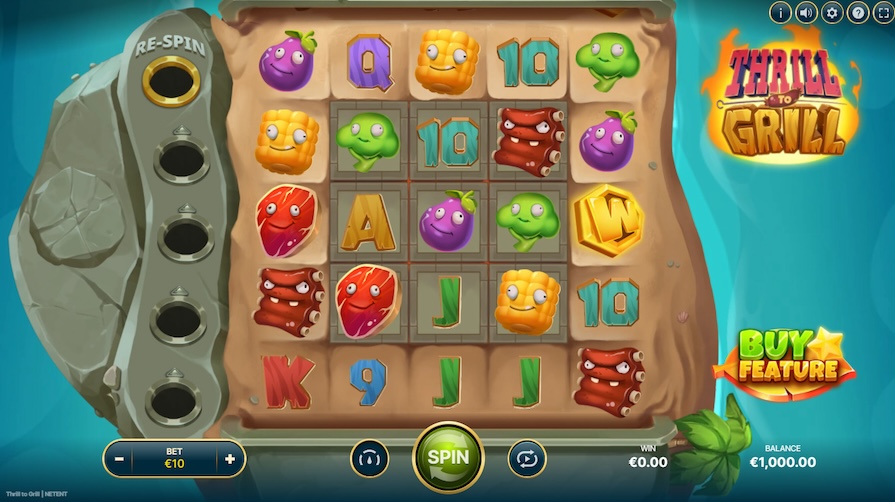Image resolution: width=895 pixels, height=502 pixels.
Task: Open the gear settings menu
Action: tap(832, 13)
